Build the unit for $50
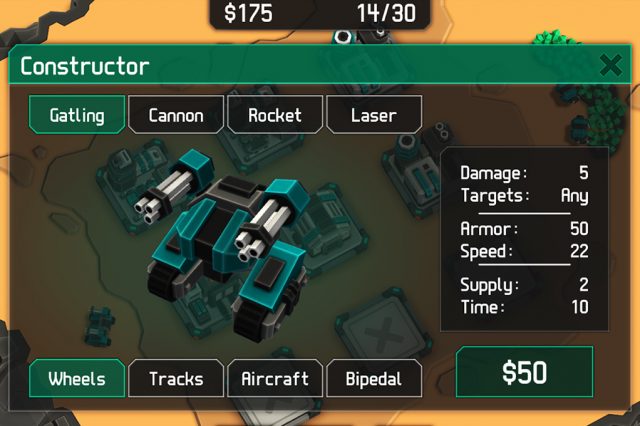 [524, 373]
